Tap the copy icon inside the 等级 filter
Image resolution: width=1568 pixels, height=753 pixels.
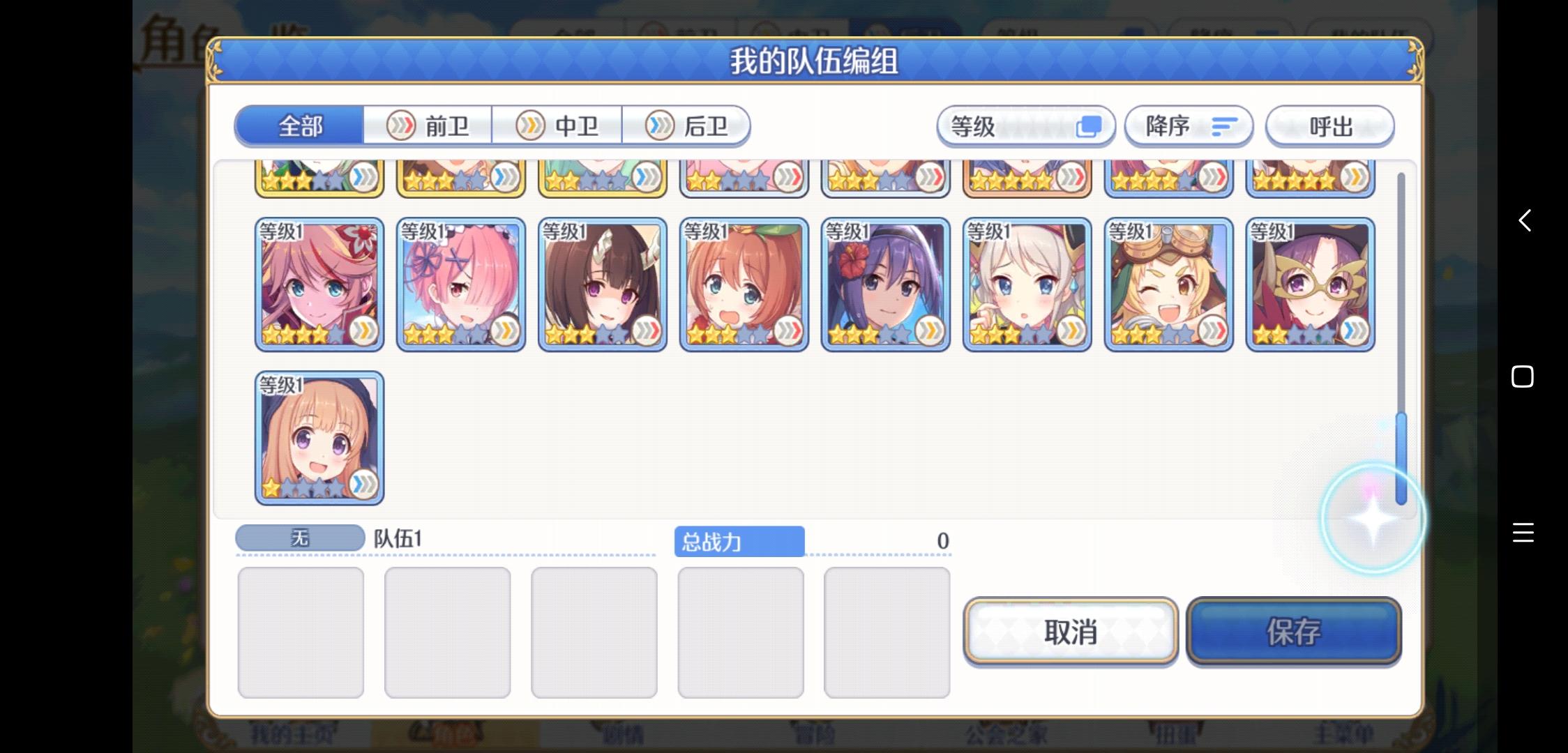pyautogui.click(x=1090, y=125)
